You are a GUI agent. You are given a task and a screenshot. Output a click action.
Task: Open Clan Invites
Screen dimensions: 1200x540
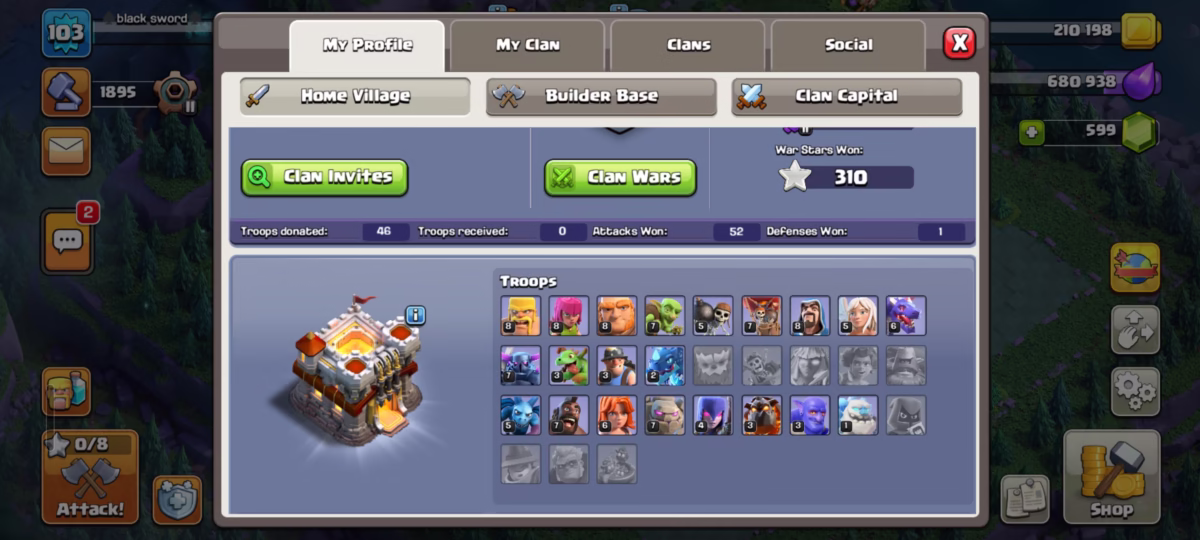(324, 177)
